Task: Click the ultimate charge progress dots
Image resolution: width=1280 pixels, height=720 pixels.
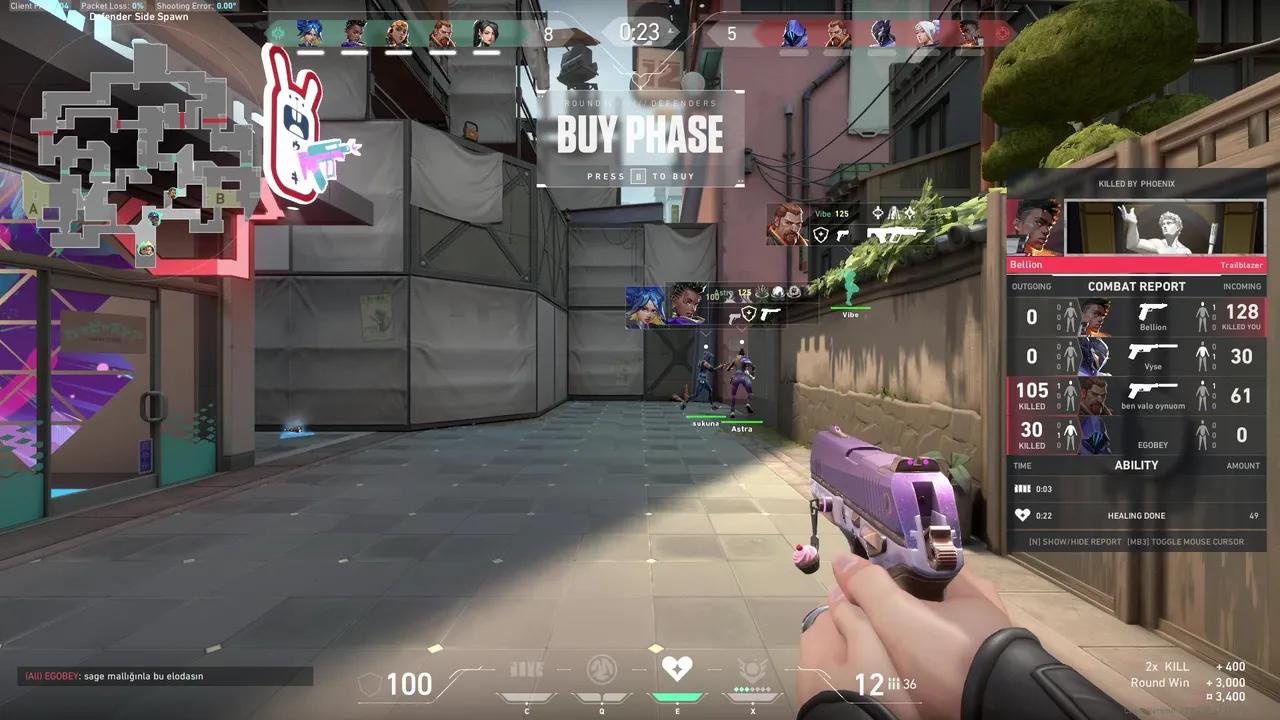Action: coord(750,687)
